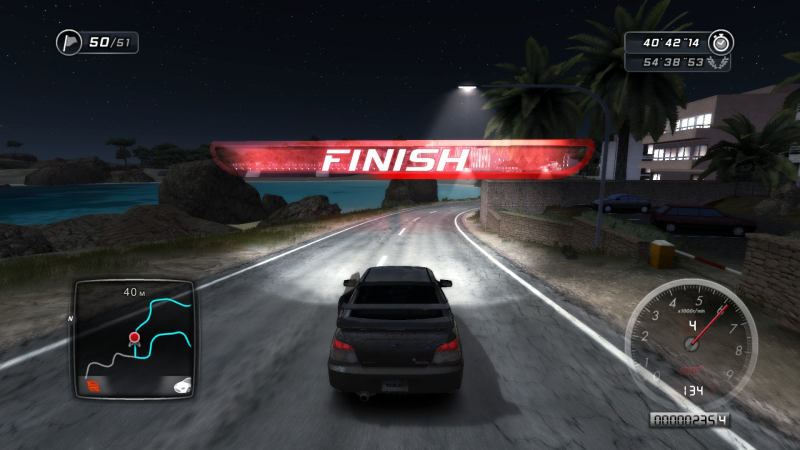Screen dimensions: 800x450
Task: Click the checkpoint flag icon
Action: pos(70,42)
